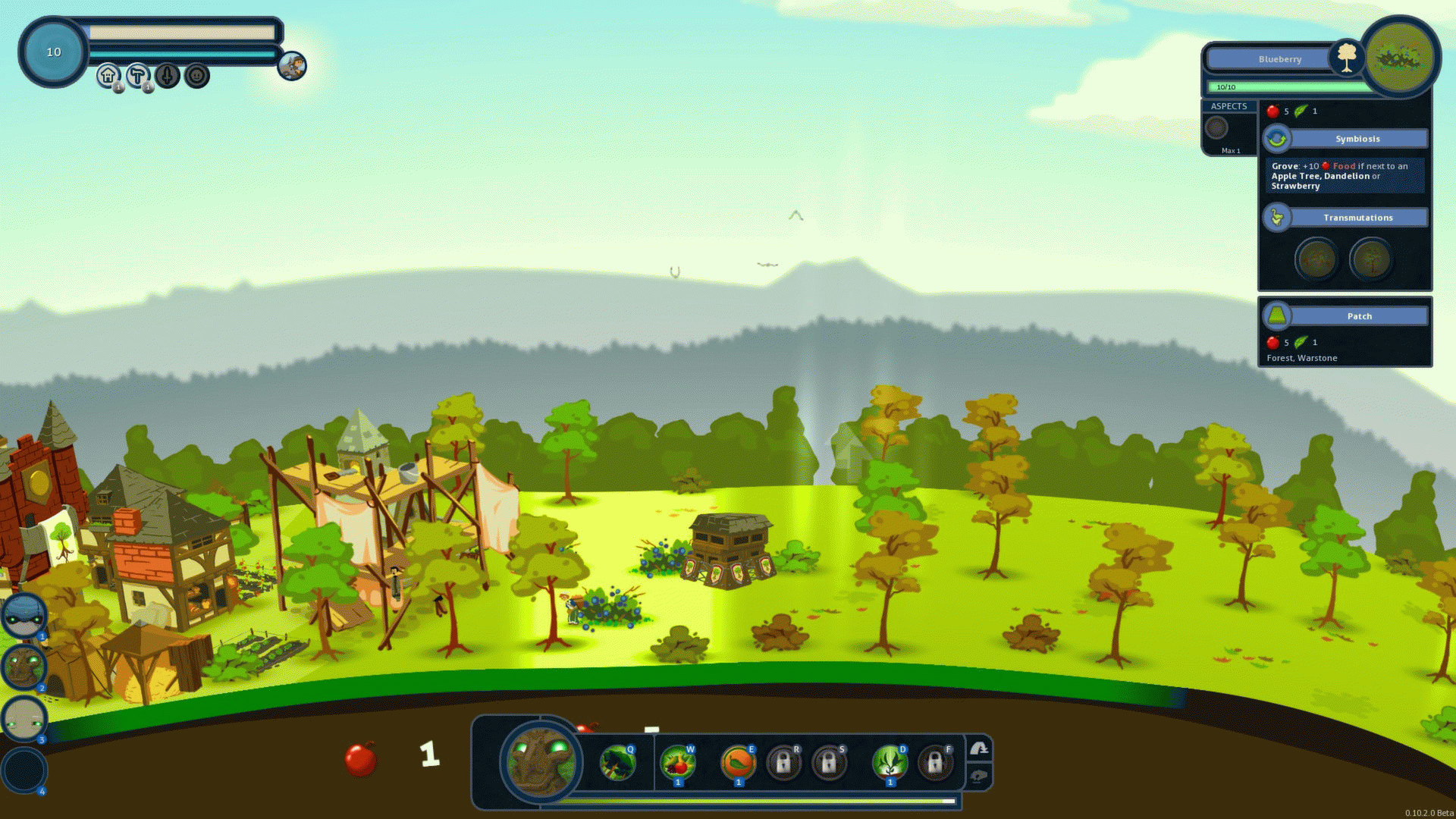
Task: Activate the orange leaf ability marked E
Action: click(x=738, y=762)
